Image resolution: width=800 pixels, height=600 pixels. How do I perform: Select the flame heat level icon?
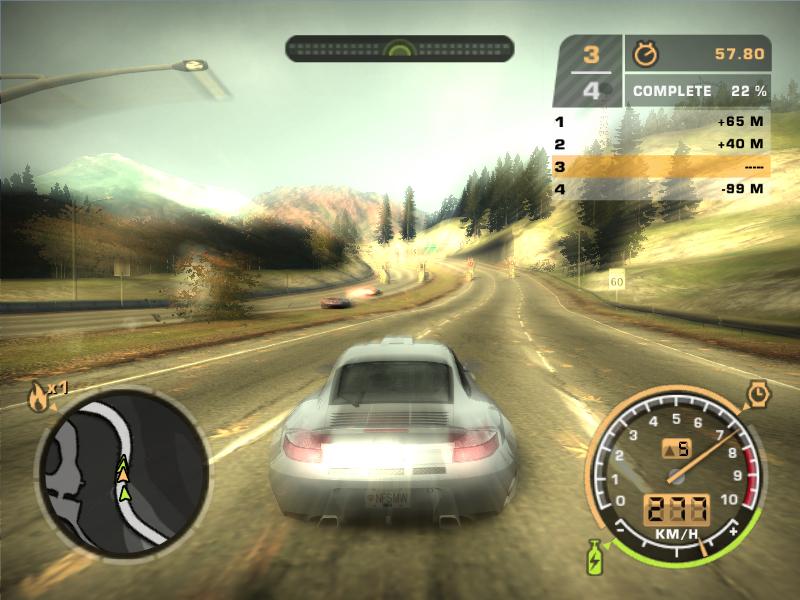(37, 399)
